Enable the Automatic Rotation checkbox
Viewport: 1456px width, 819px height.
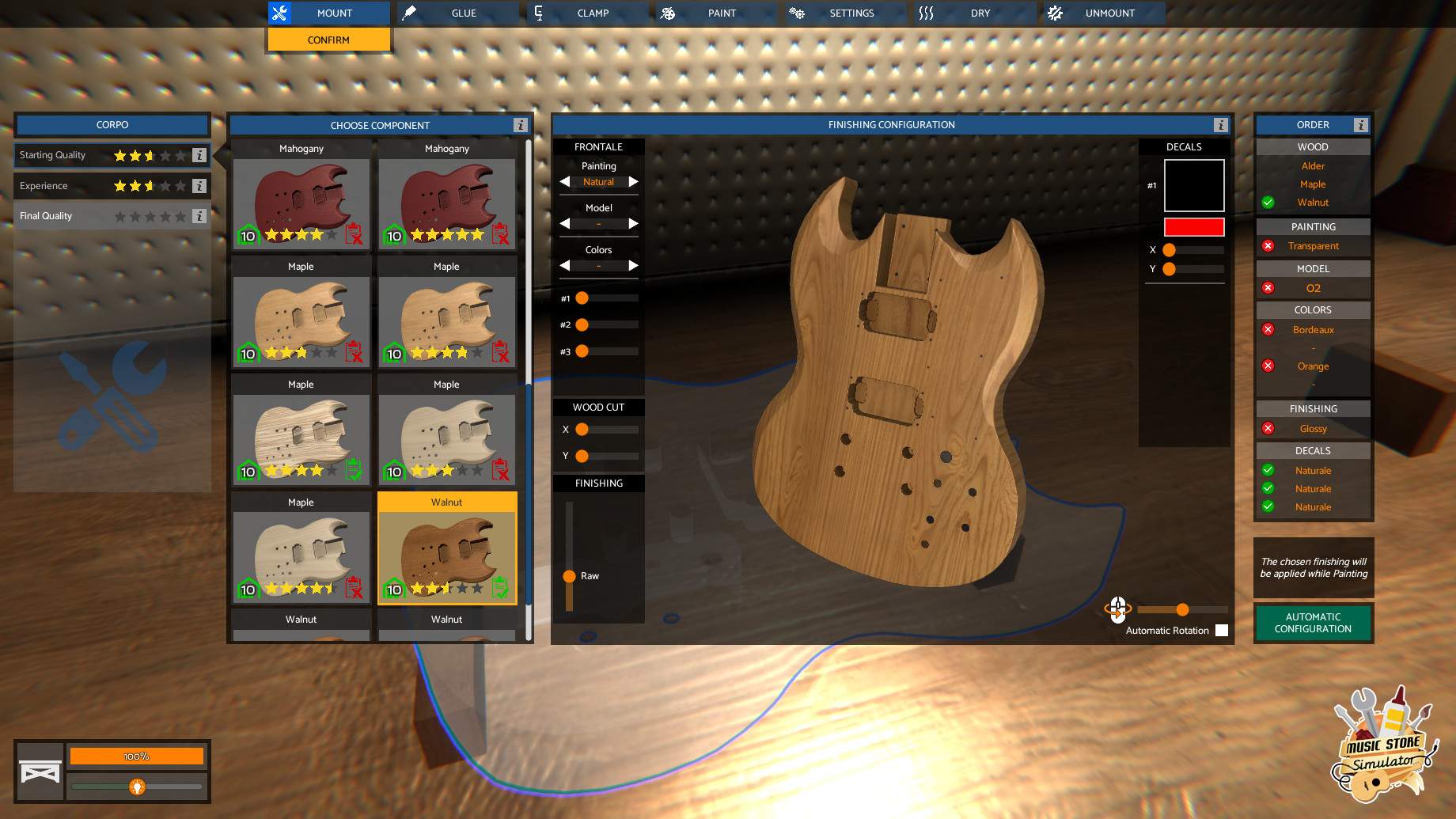[1223, 631]
